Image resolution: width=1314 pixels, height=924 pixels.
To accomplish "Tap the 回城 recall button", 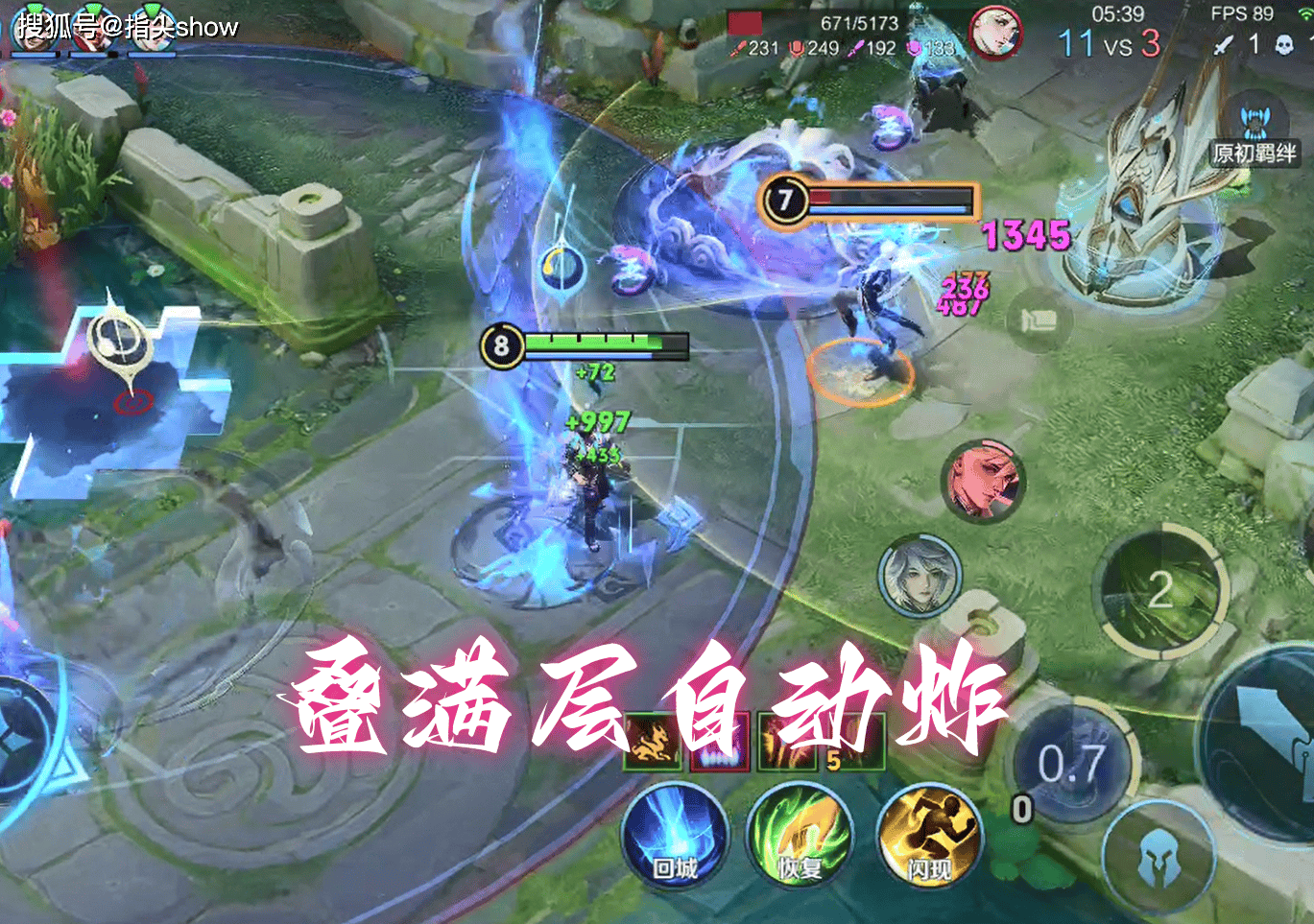I will (x=674, y=836).
